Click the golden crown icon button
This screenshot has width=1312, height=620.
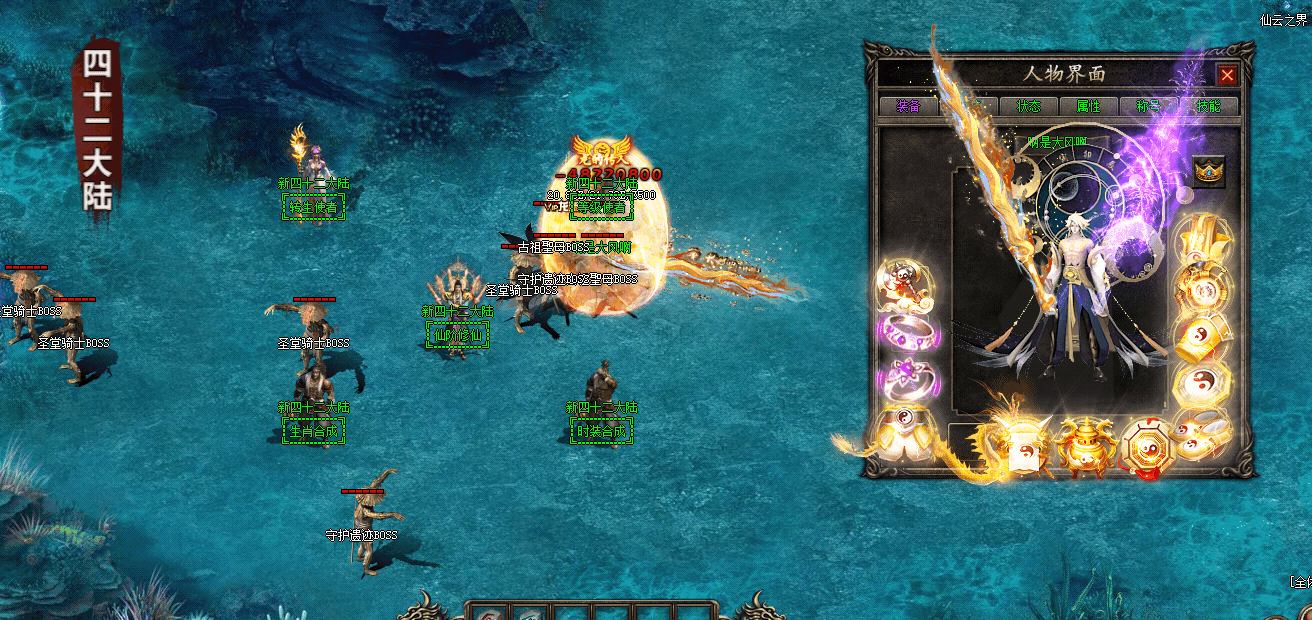pyautogui.click(x=1209, y=172)
